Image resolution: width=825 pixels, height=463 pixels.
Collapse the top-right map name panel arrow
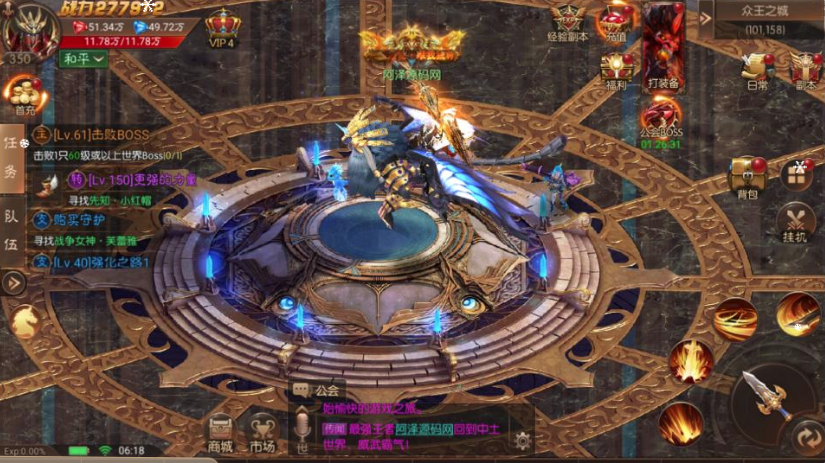(x=706, y=17)
